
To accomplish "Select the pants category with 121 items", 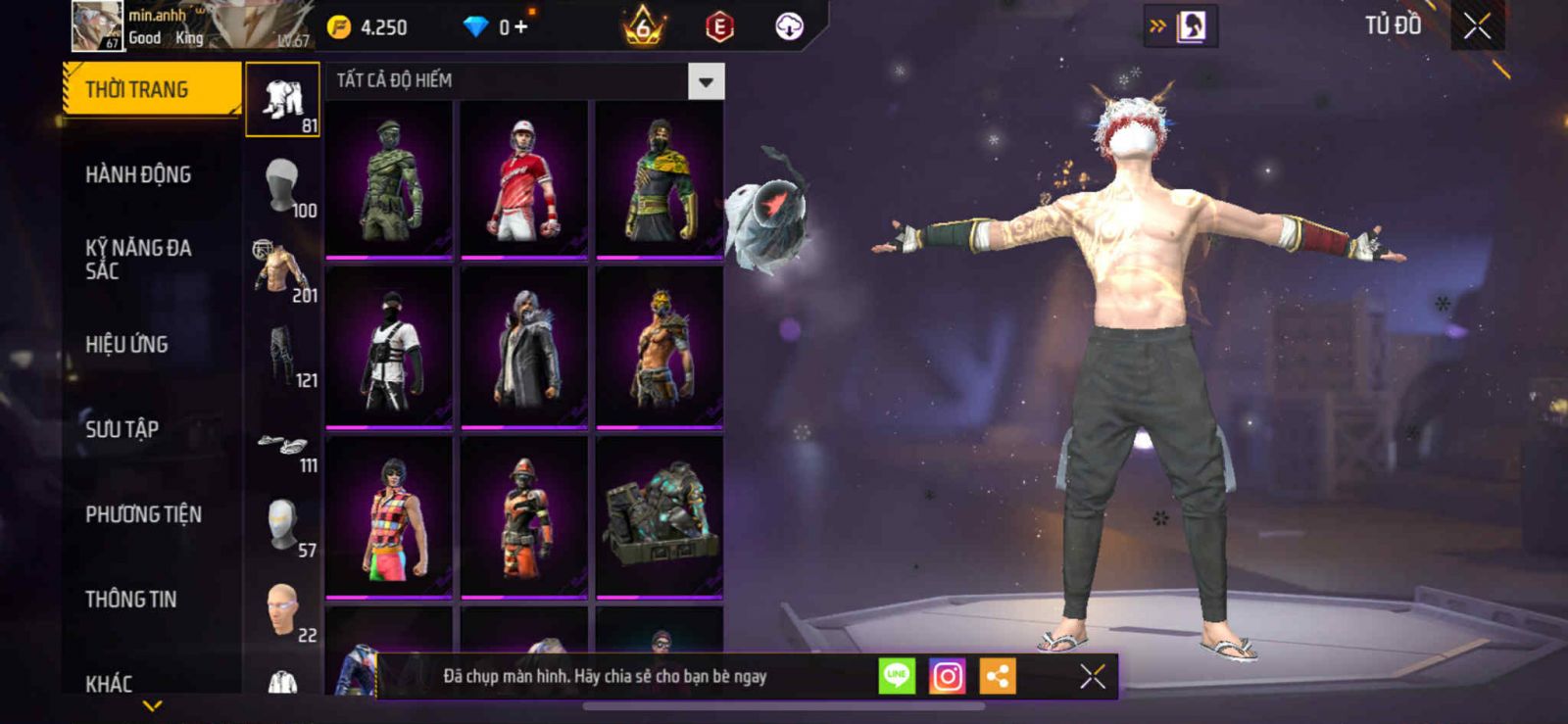I will [x=282, y=355].
